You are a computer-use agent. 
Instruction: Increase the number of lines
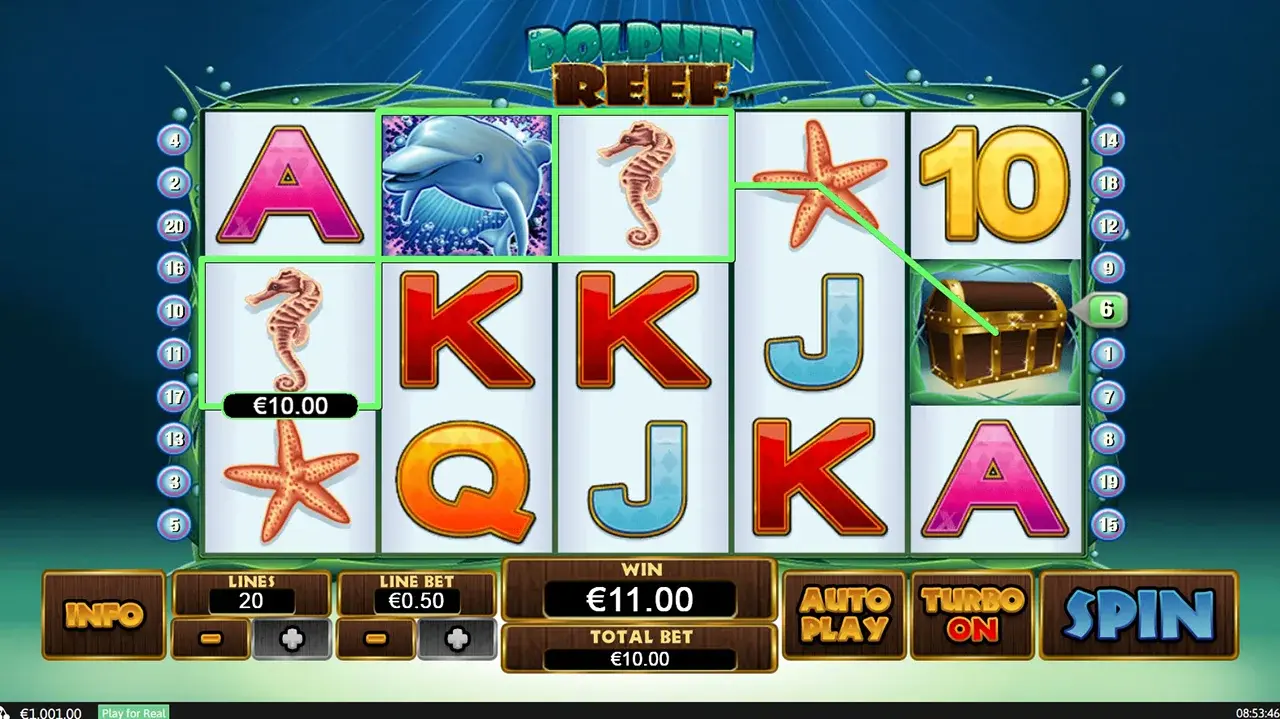[291, 639]
